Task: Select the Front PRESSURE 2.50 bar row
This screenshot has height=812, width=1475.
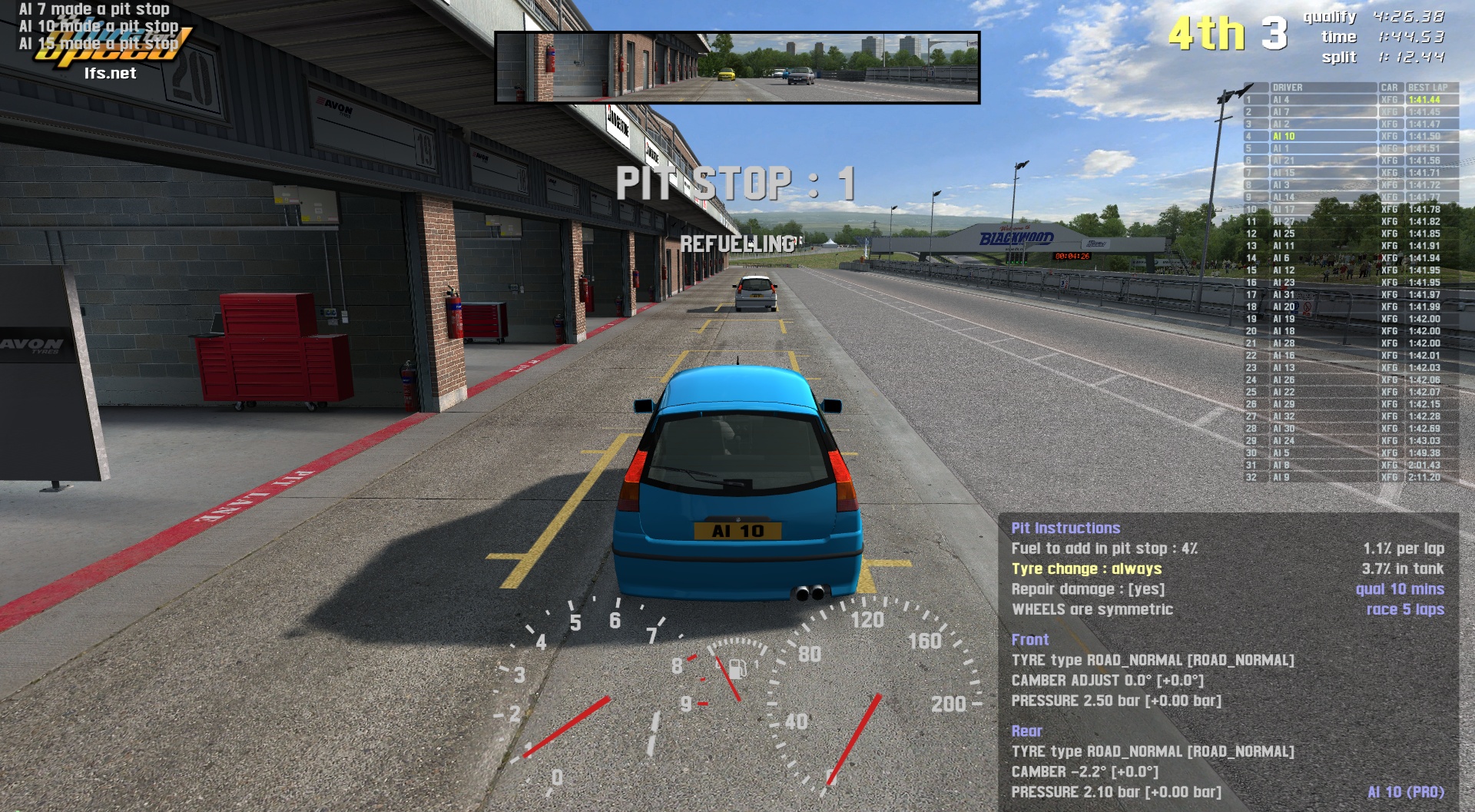Action: point(1115,701)
